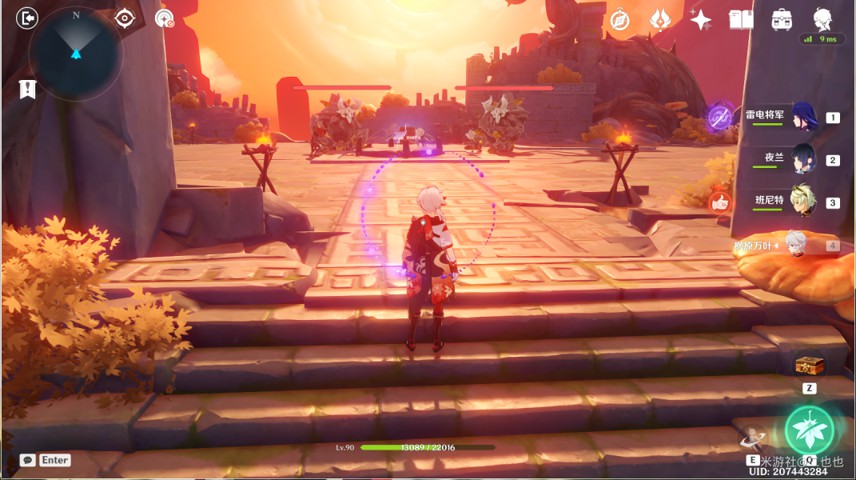This screenshot has height=480, width=856.
Task: Toggle the eye-shaped view icon beside the minimap
Action: [125, 18]
